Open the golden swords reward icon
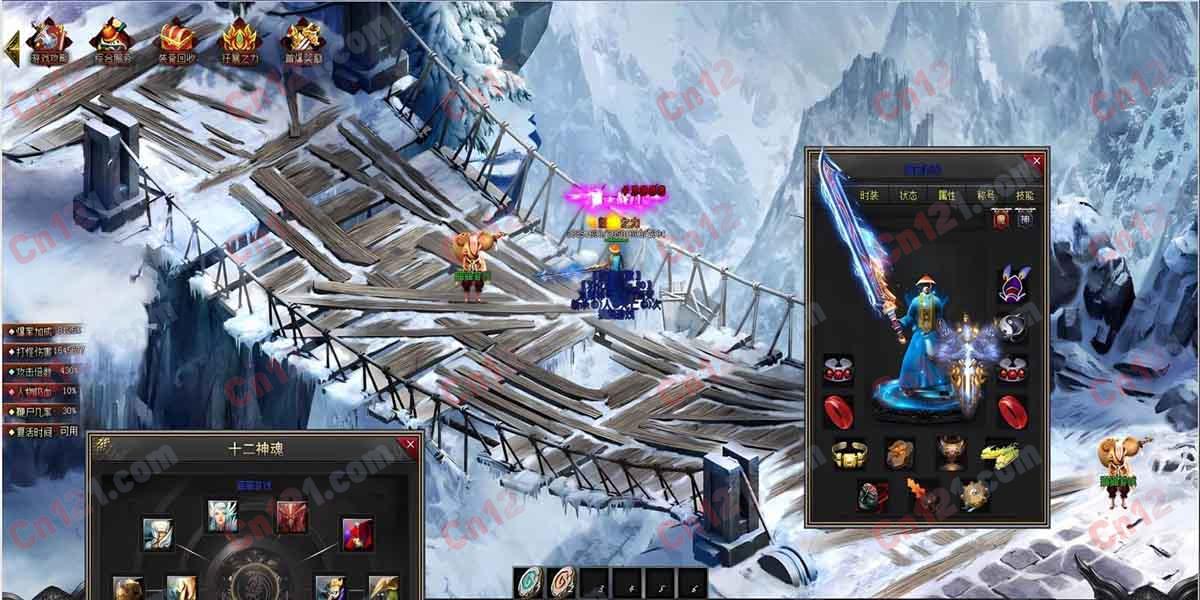 click(301, 40)
